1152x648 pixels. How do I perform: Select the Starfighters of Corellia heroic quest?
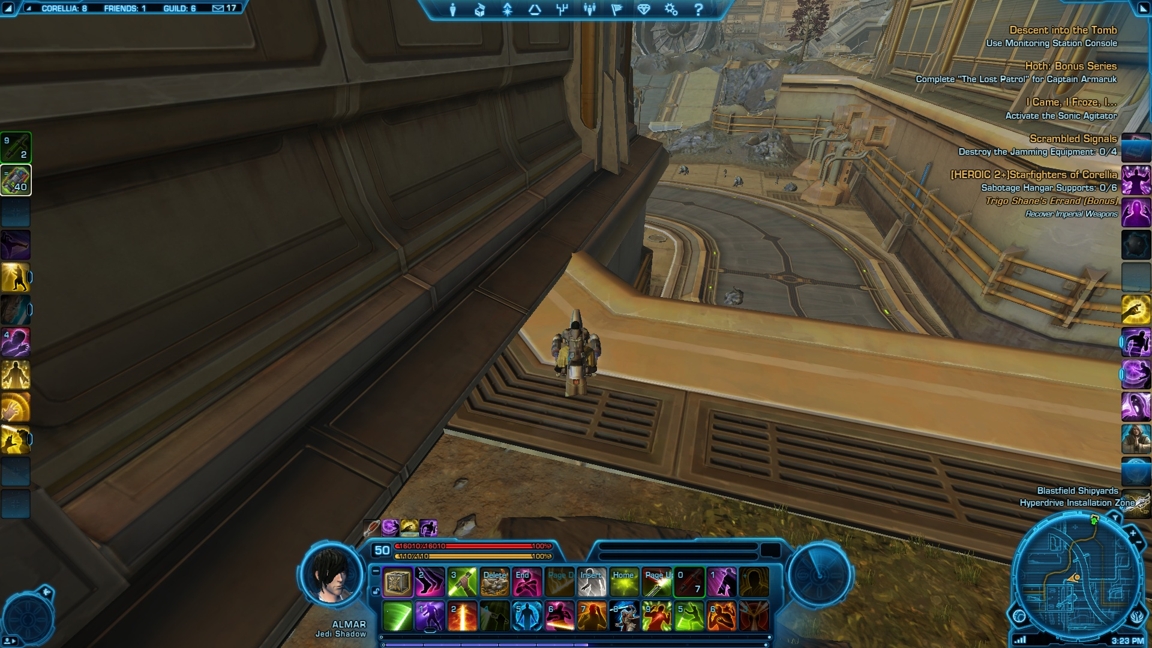tap(1033, 175)
